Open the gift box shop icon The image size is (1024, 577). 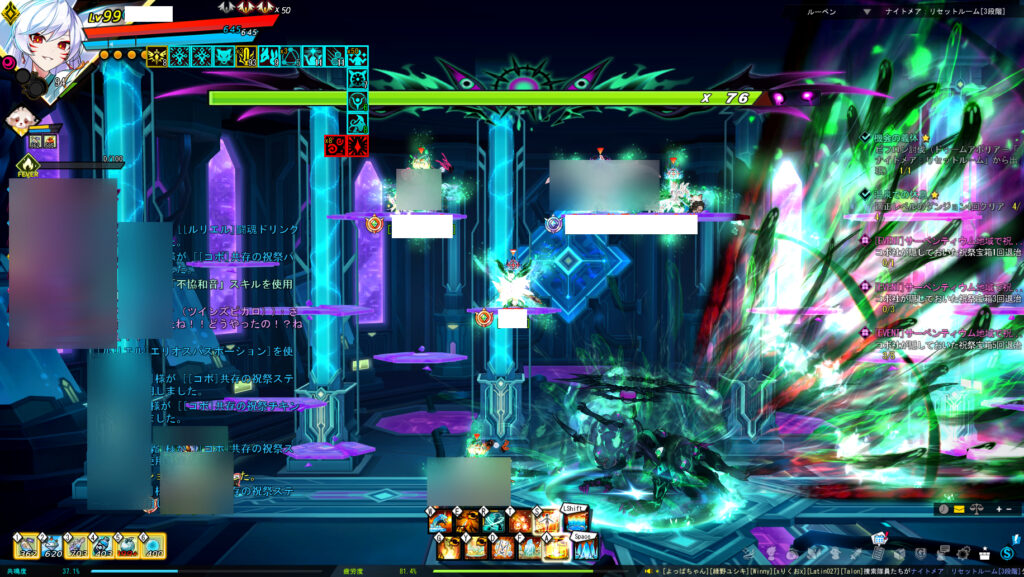tap(984, 553)
